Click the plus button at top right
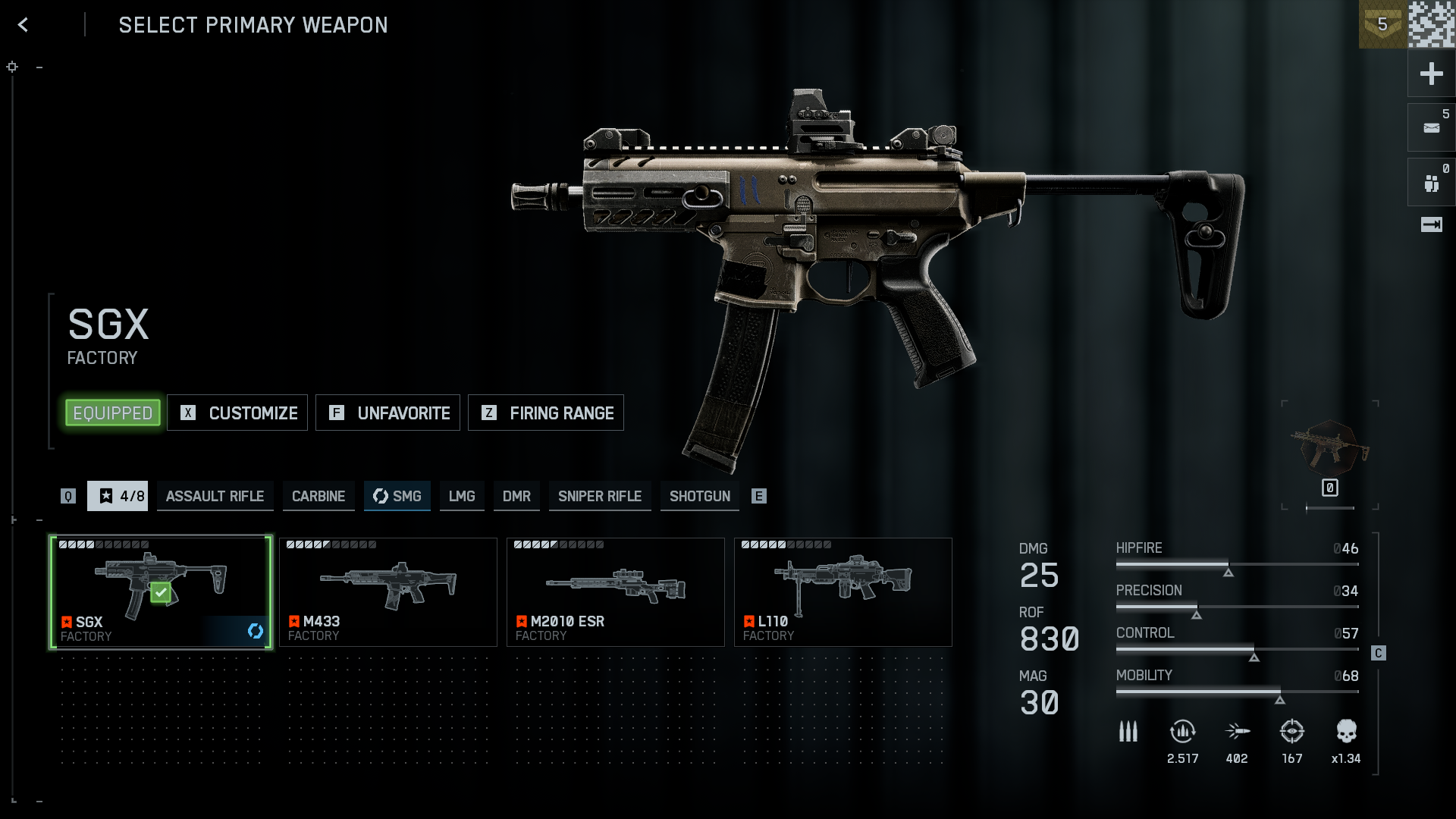 [x=1431, y=74]
